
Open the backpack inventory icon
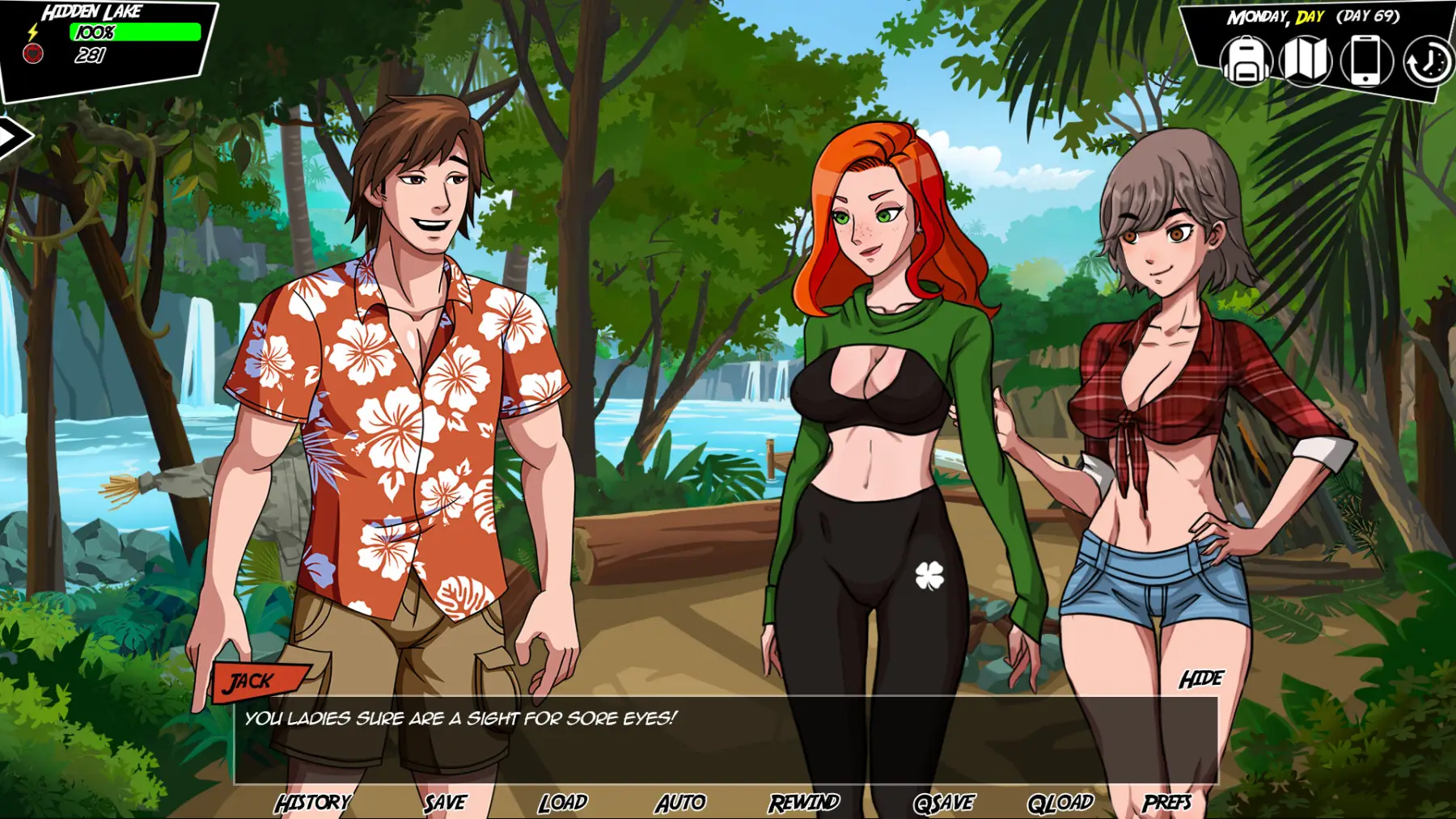coord(1246,61)
